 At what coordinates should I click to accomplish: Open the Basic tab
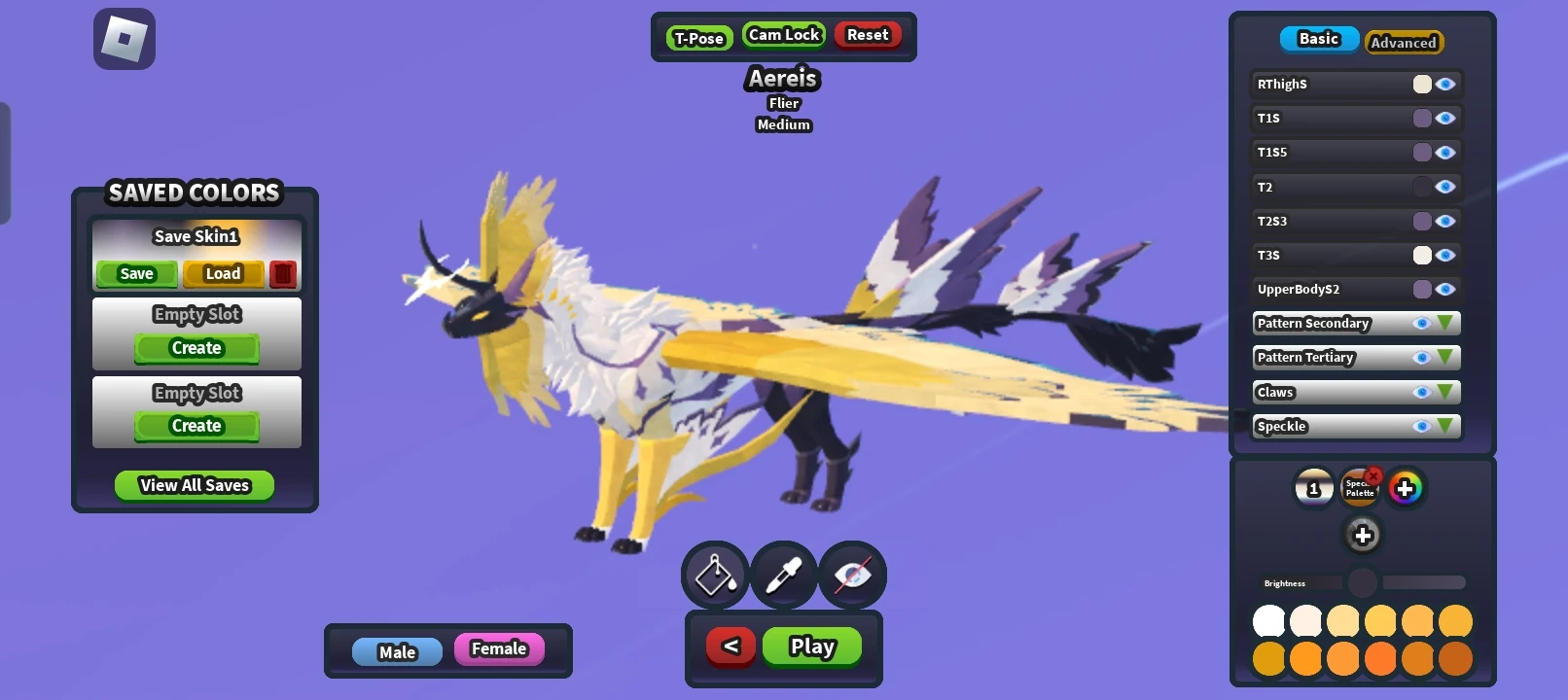coord(1319,39)
